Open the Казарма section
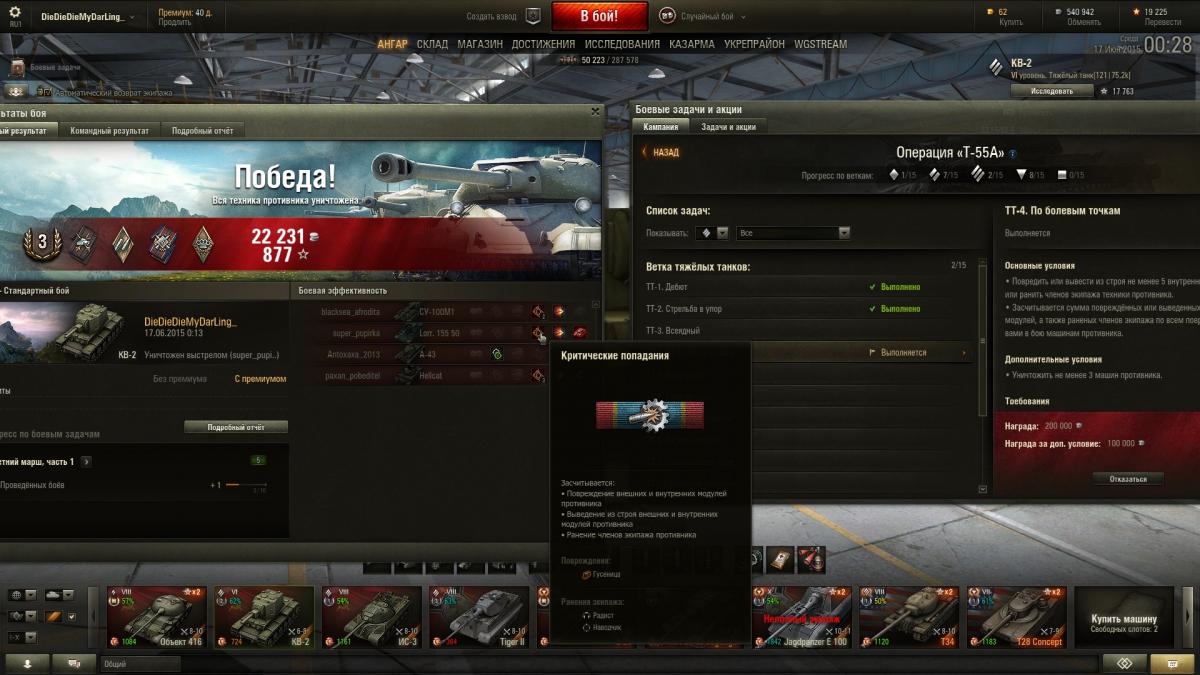This screenshot has width=1200, height=675. click(x=692, y=44)
